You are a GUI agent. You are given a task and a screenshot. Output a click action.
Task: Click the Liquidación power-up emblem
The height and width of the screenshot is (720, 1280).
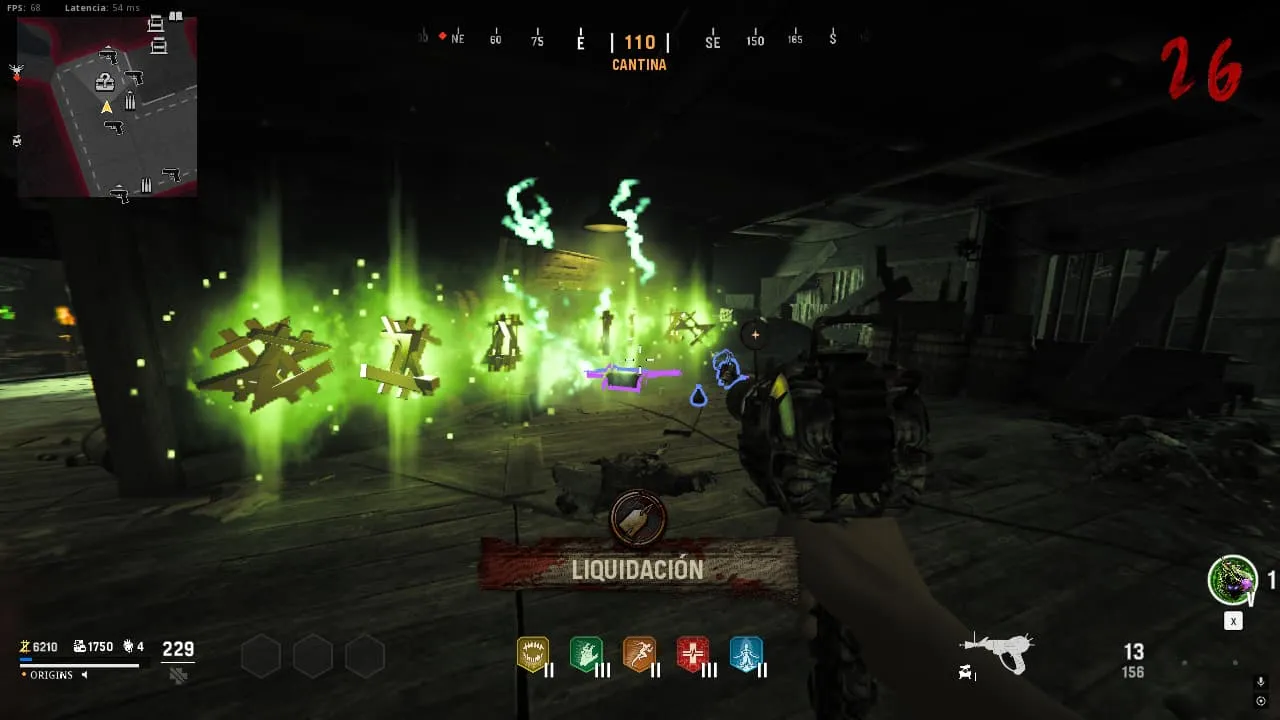coord(638,518)
